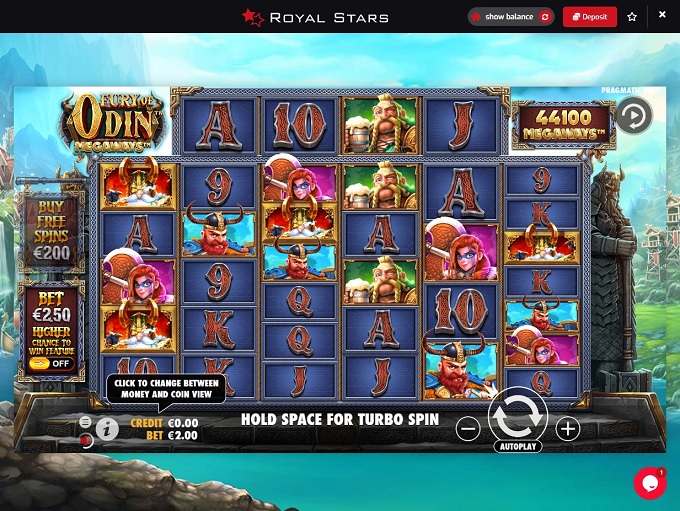Open the Deposit page
Image resolution: width=680 pixels, height=511 pixels.
tap(589, 17)
